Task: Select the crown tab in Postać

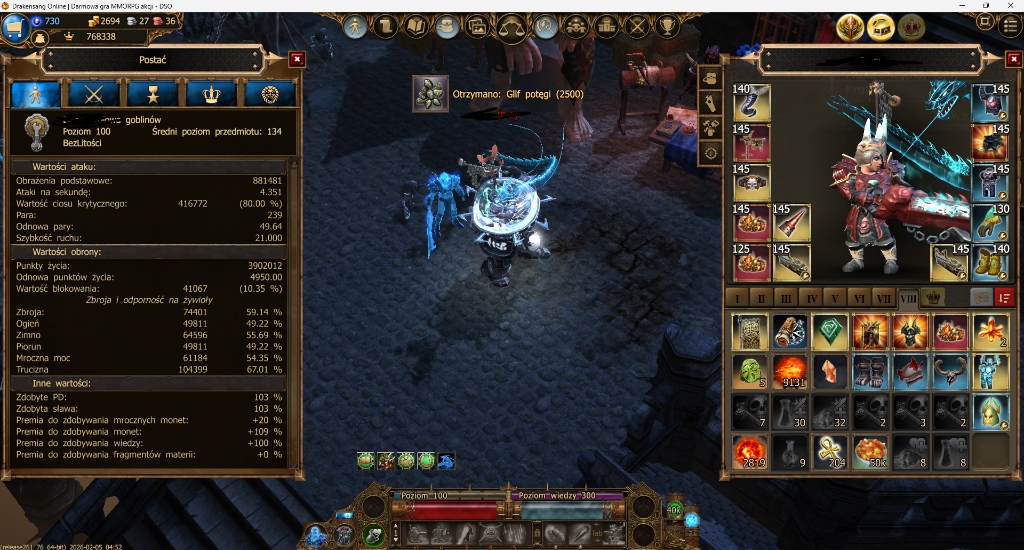Action: point(211,94)
